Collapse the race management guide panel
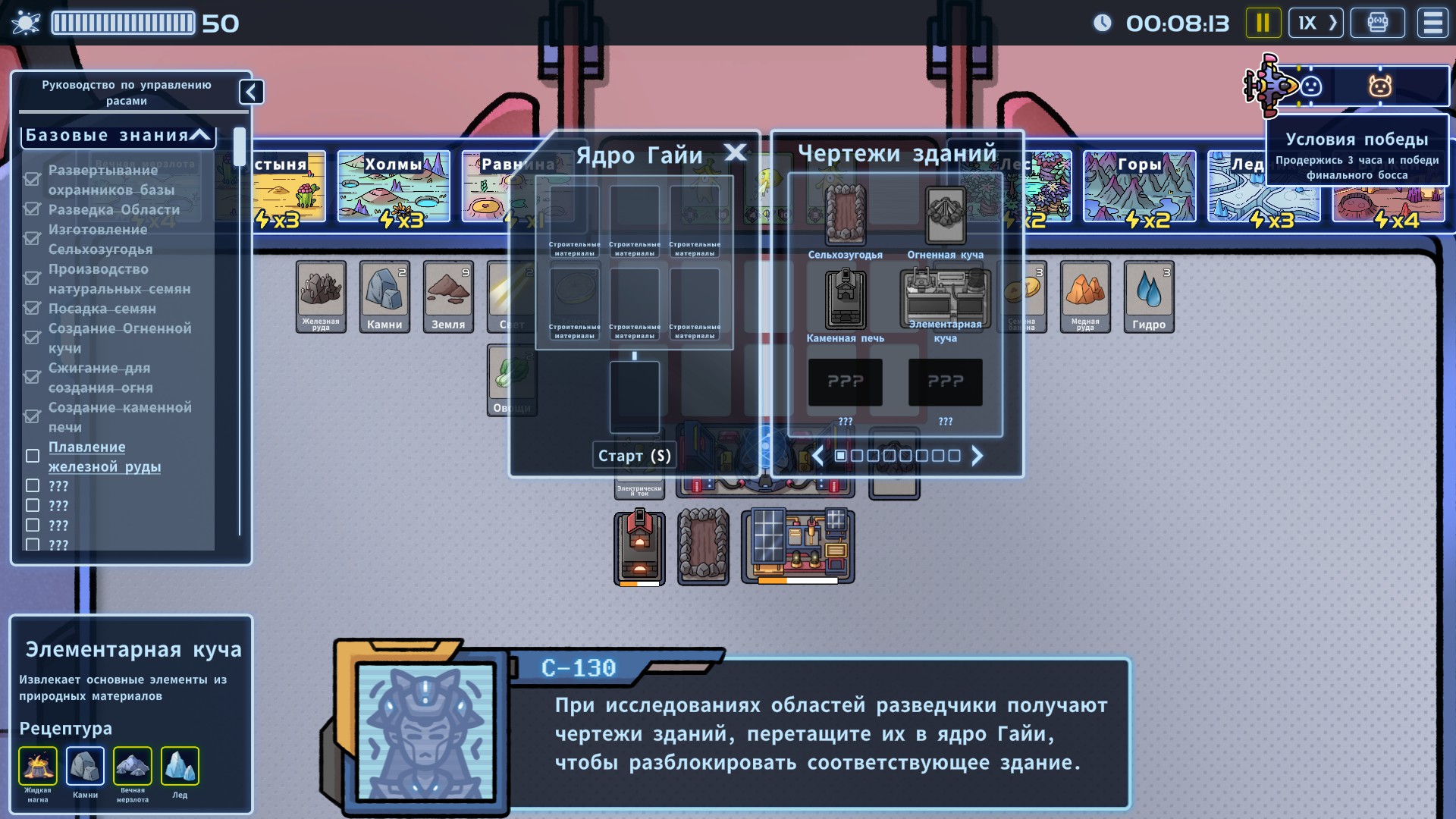The height and width of the screenshot is (819, 1456). [251, 92]
